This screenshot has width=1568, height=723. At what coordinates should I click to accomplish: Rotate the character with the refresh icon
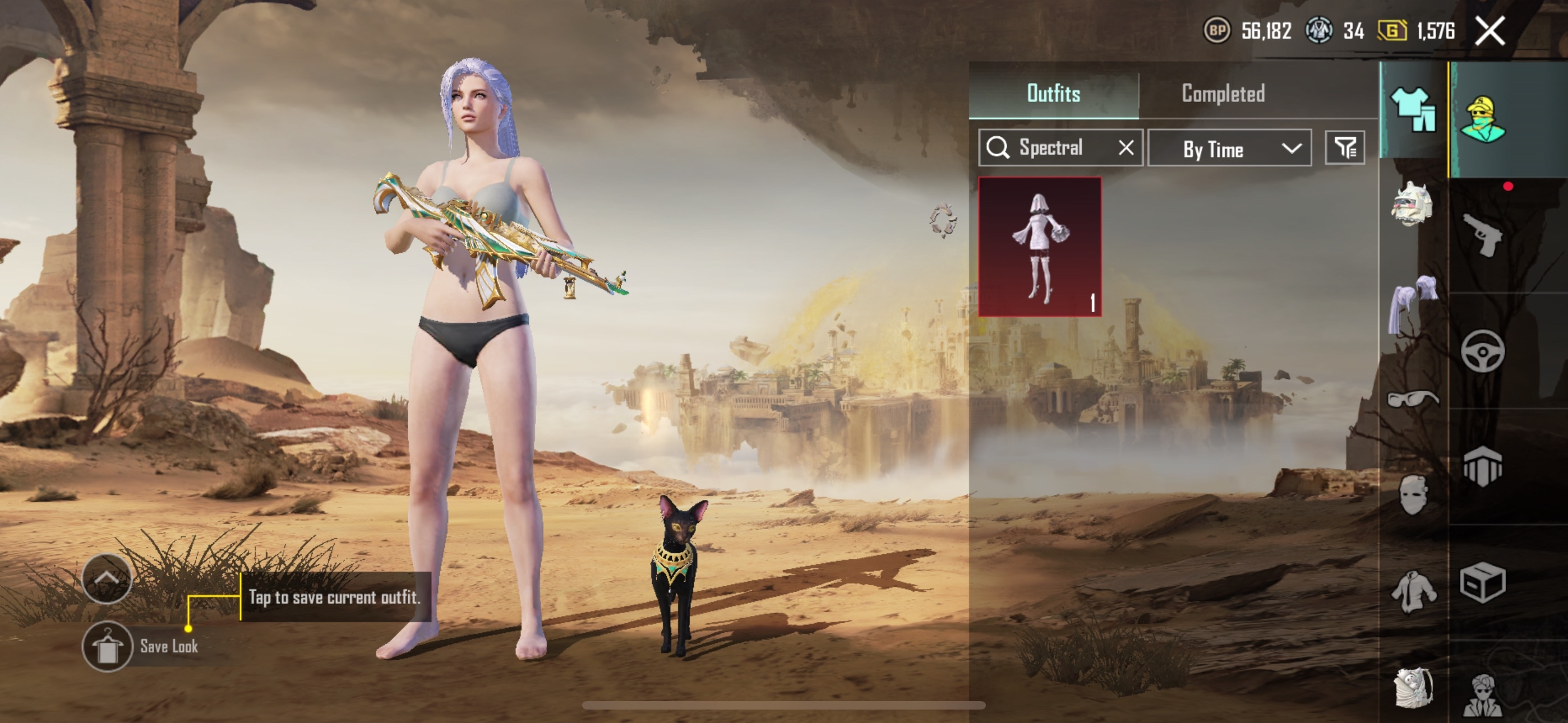(943, 220)
